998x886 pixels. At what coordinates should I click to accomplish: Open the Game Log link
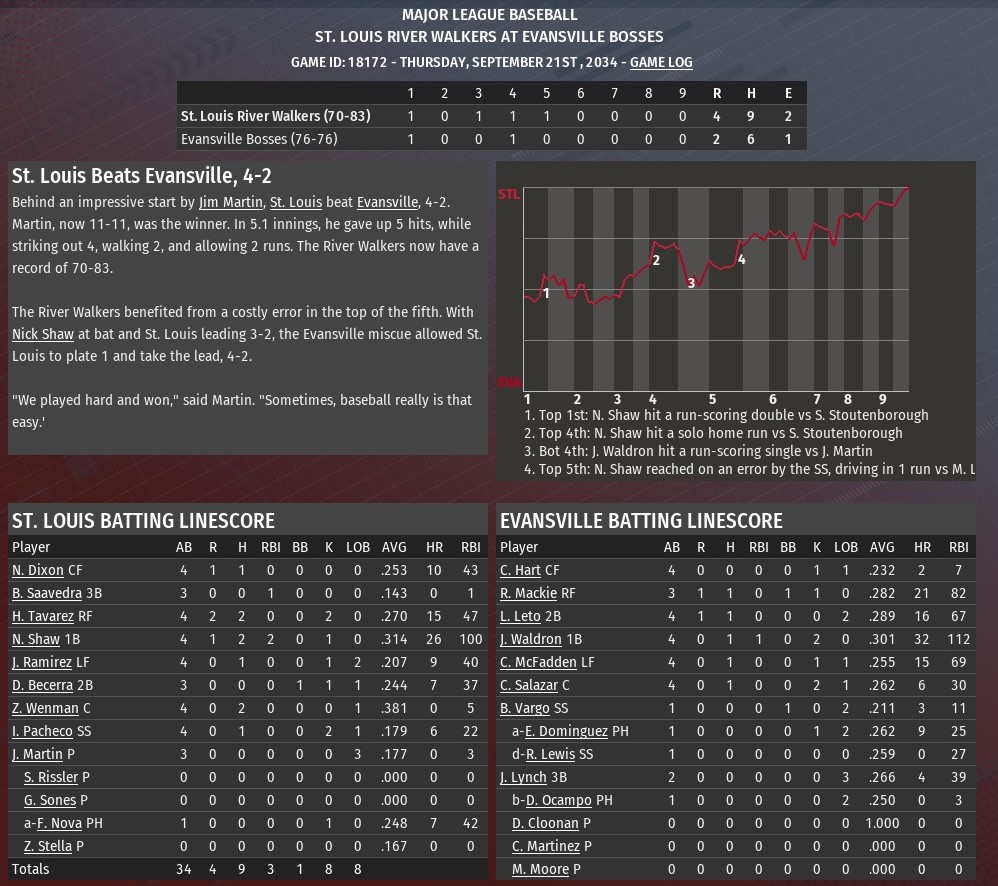click(660, 62)
